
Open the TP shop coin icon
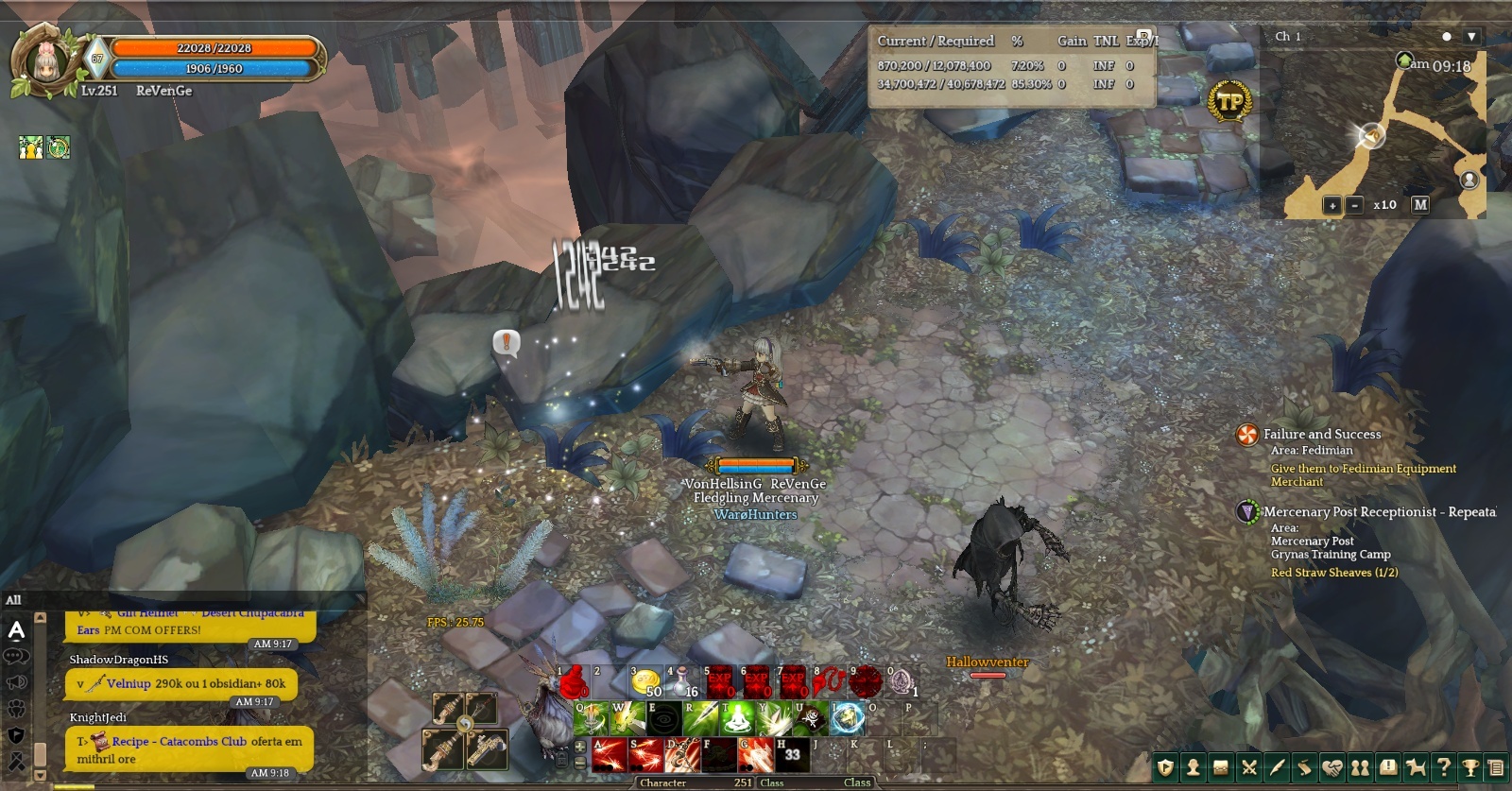click(x=1229, y=101)
